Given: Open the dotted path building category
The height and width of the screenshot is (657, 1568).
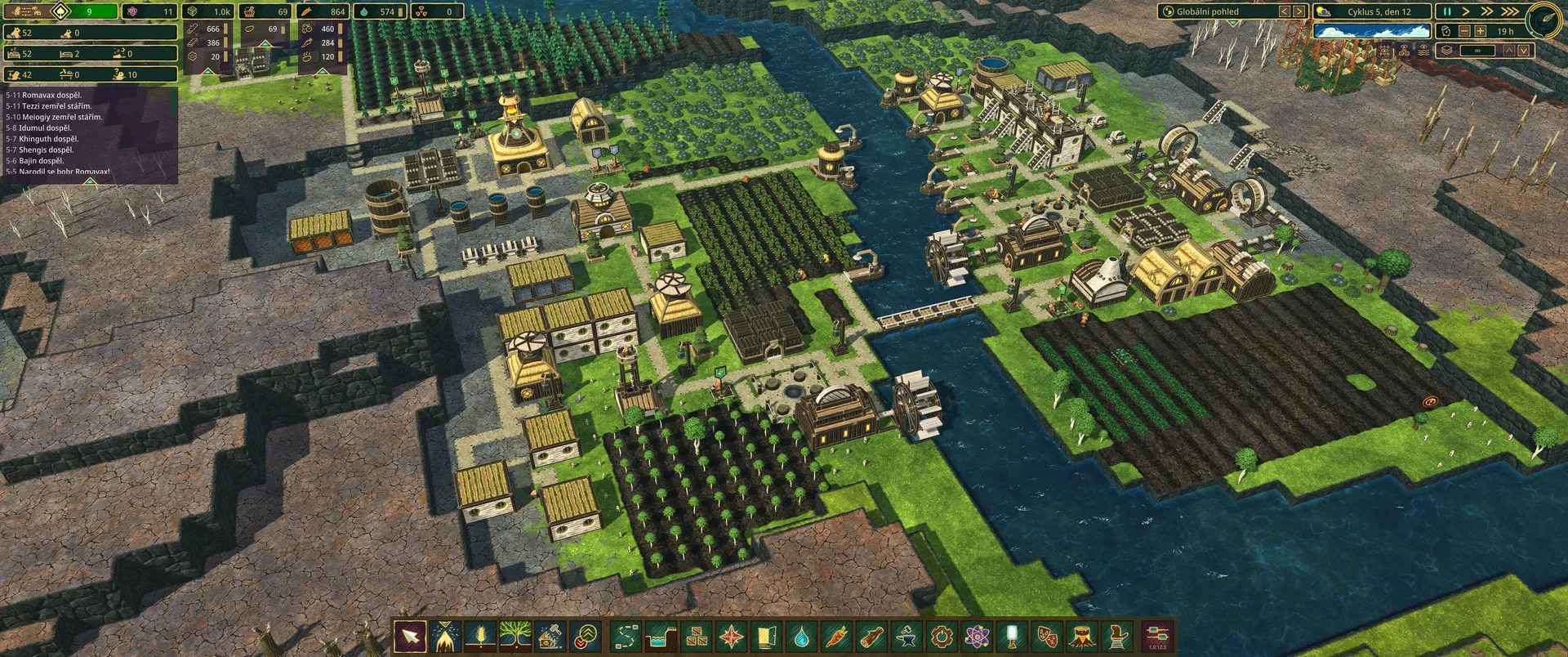Looking at the screenshot, I should [x=626, y=636].
